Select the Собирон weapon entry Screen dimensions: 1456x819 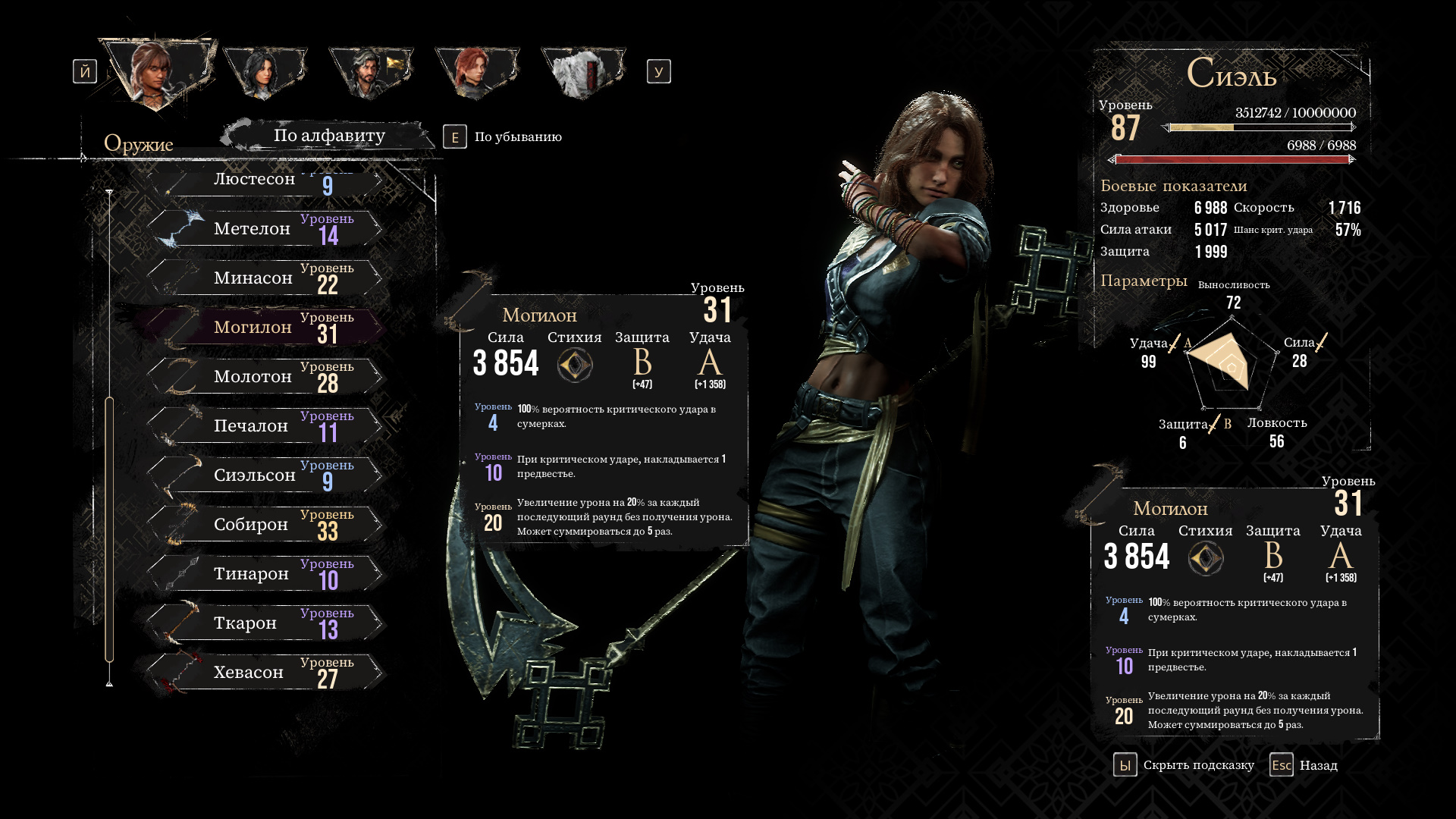pyautogui.click(x=265, y=525)
